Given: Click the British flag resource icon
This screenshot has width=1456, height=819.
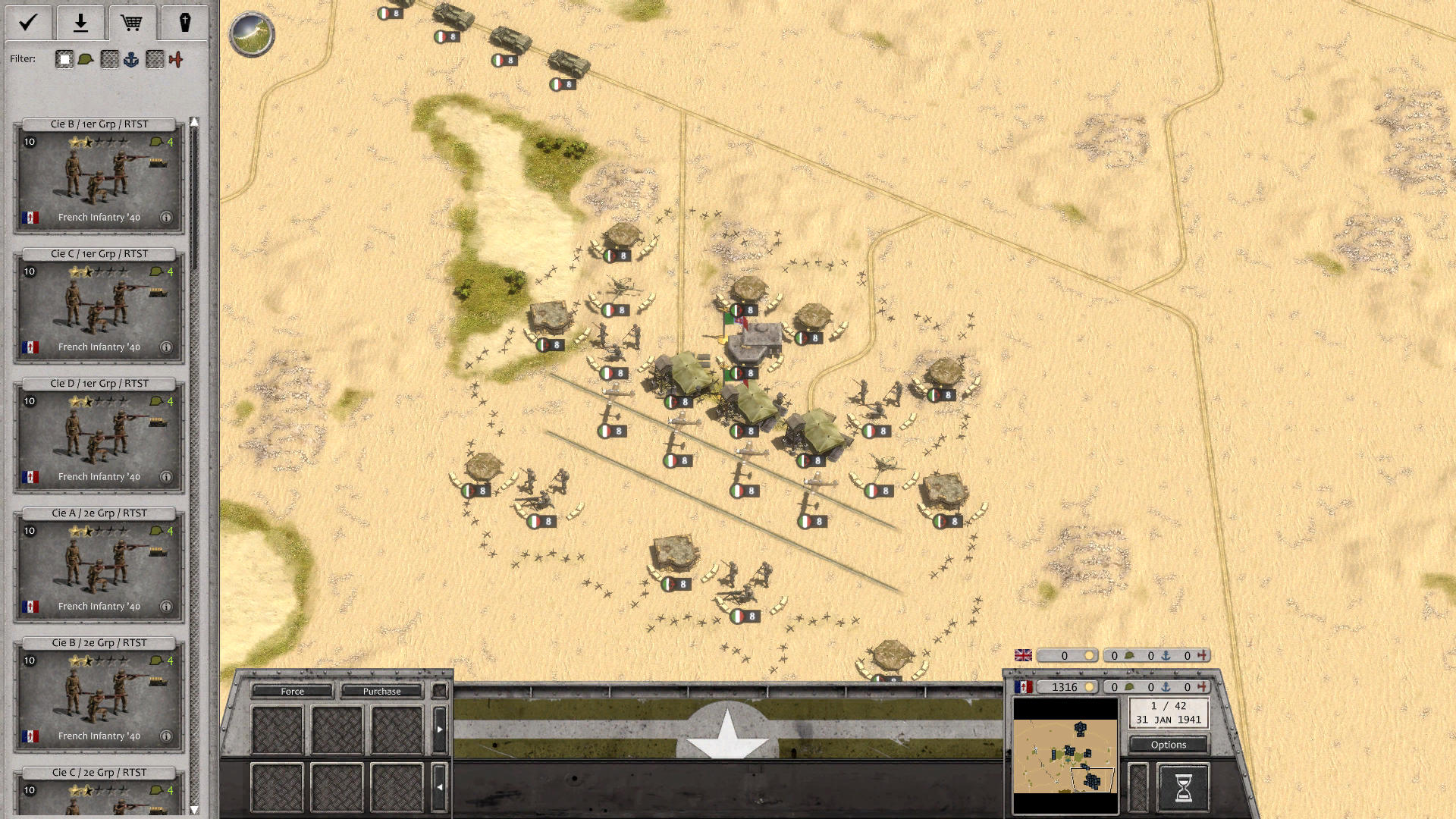Looking at the screenshot, I should coord(1025,654).
